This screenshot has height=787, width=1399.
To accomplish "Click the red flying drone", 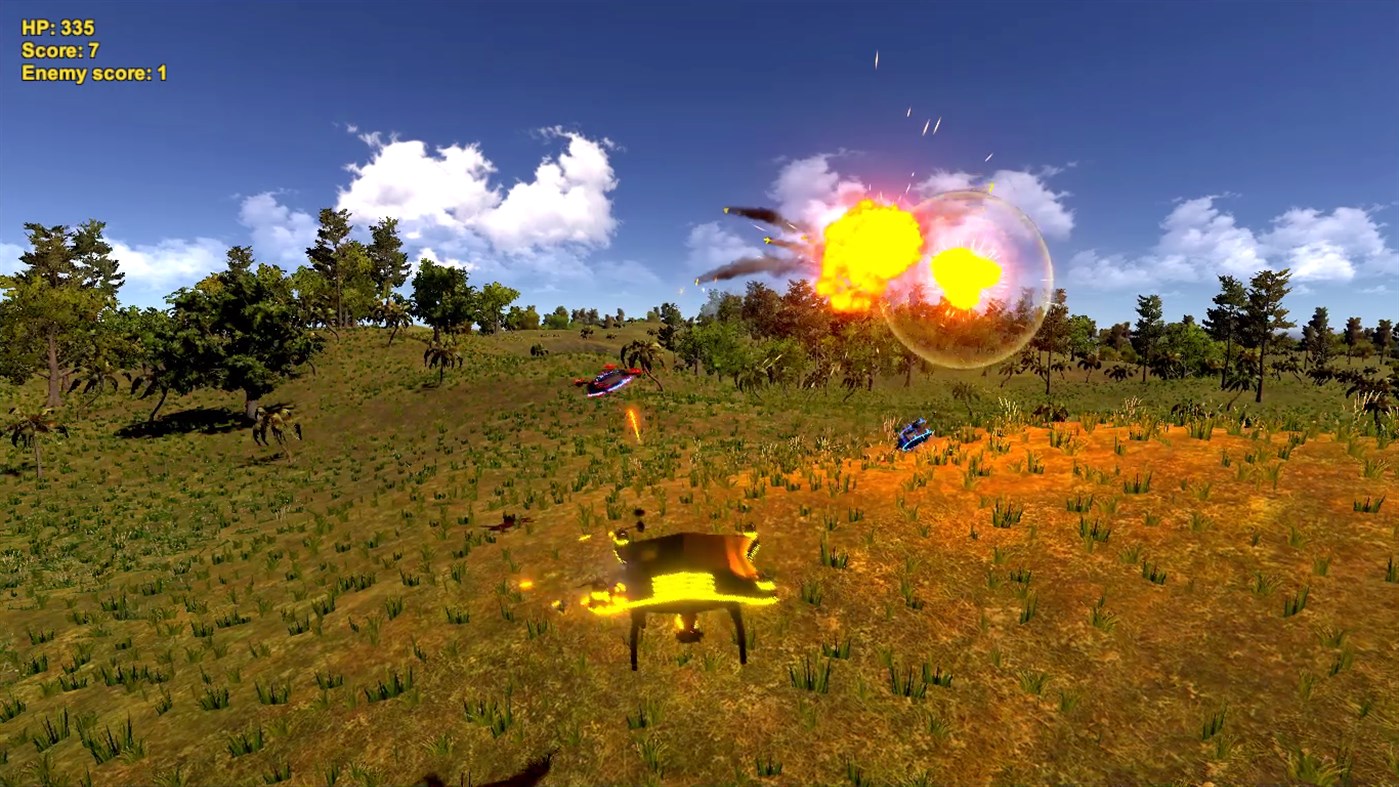I will click(608, 380).
